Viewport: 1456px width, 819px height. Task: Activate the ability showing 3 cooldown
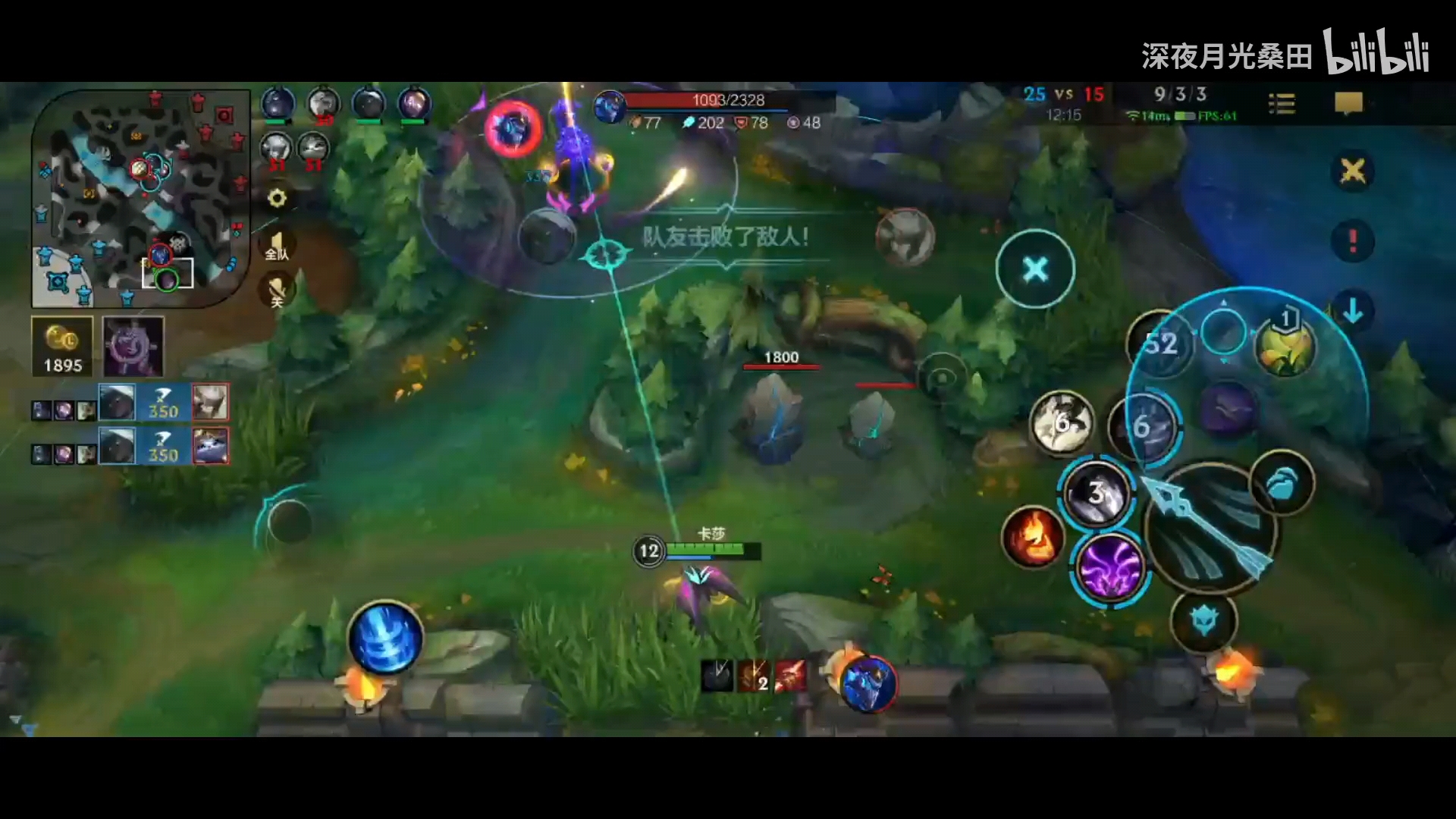tap(1097, 493)
